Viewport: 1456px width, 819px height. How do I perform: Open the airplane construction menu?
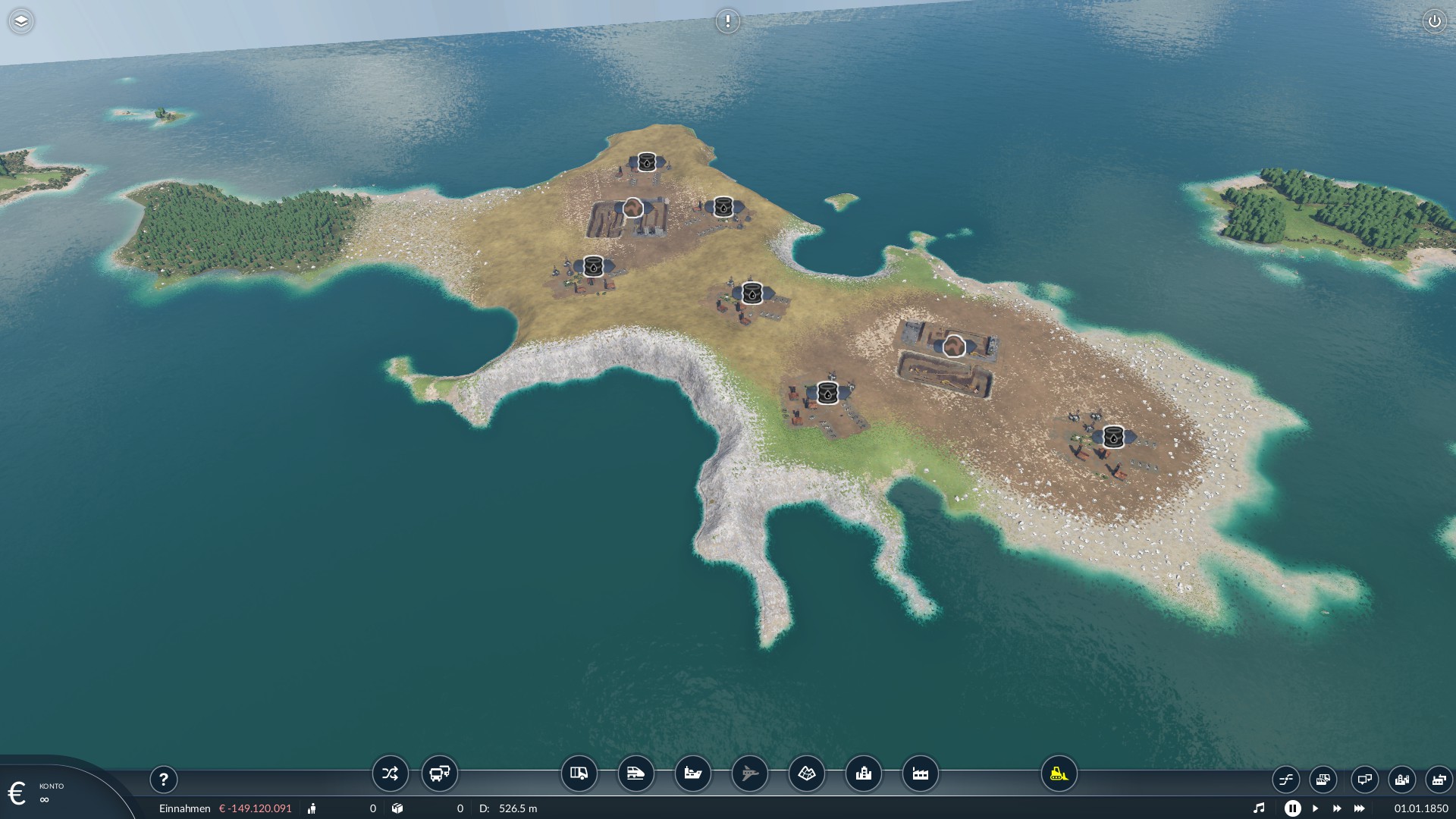point(749,773)
